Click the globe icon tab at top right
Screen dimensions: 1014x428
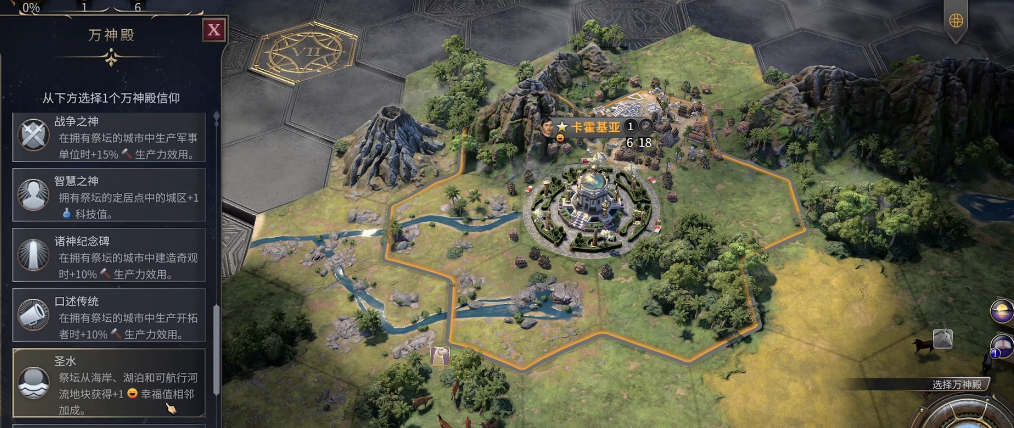[956, 20]
